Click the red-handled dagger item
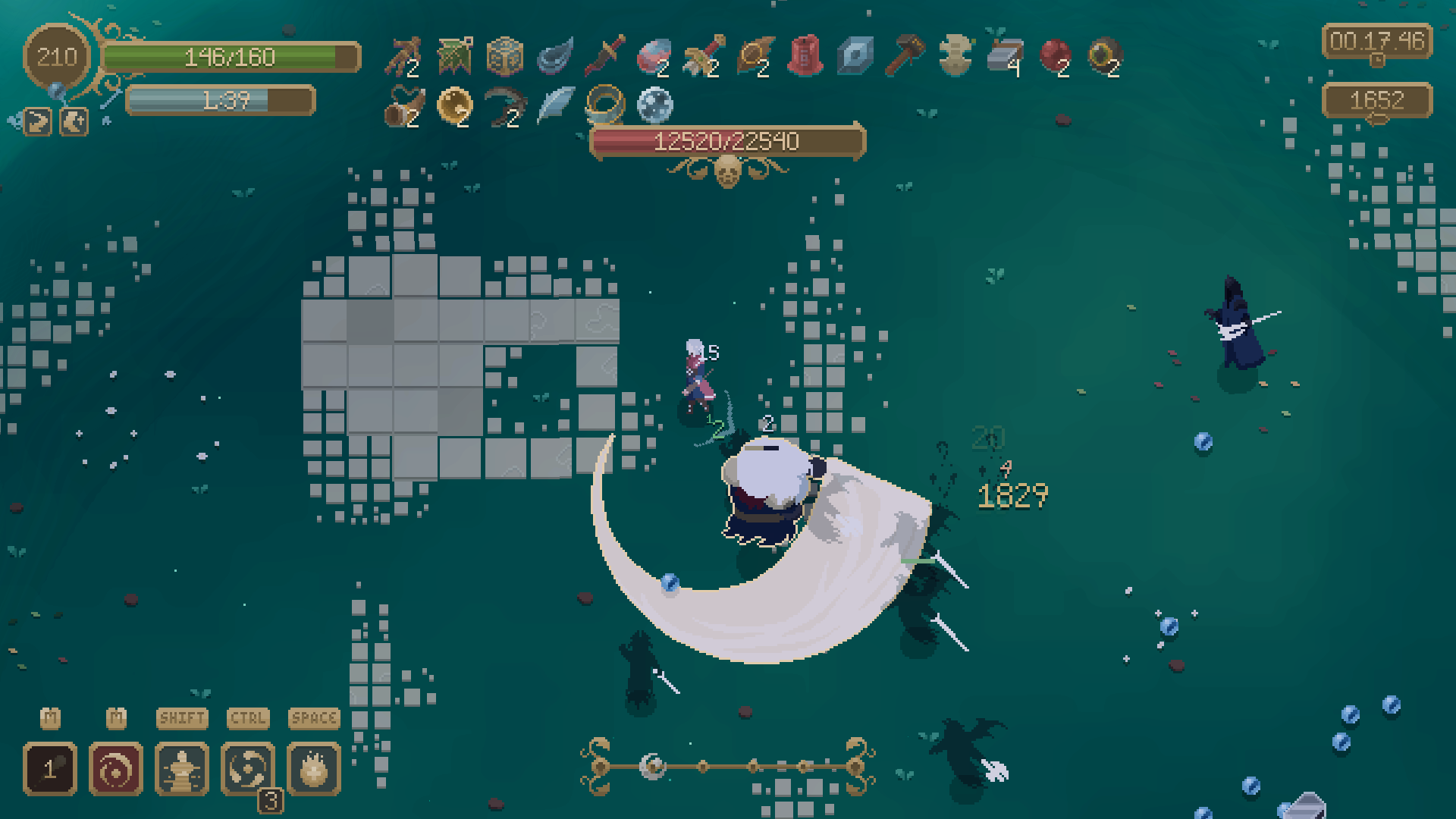The width and height of the screenshot is (1456, 819). coord(604,56)
